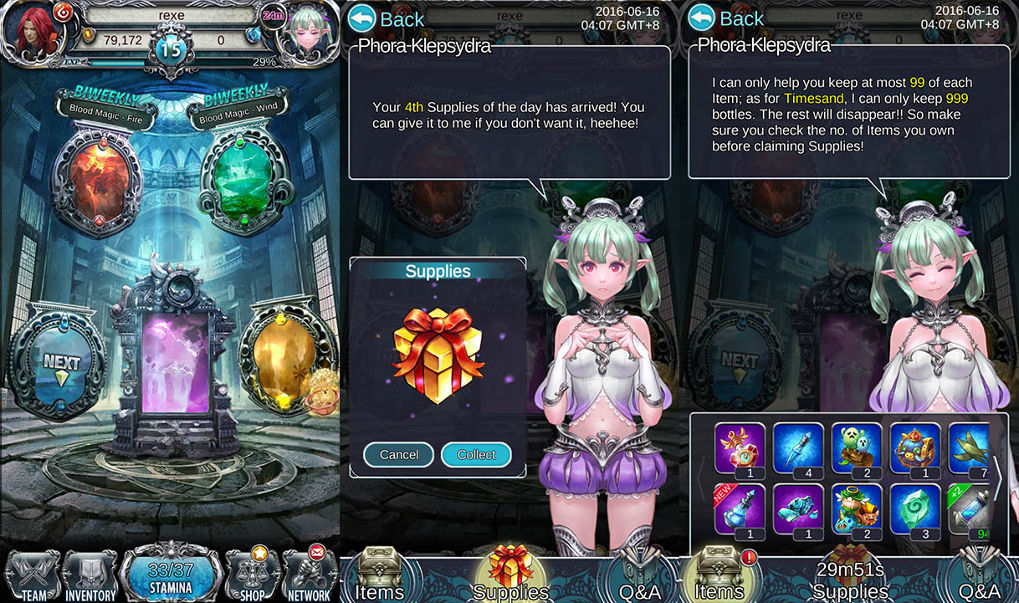
Task: Enter the Blood Magic - Fire stage
Action: click(96, 178)
